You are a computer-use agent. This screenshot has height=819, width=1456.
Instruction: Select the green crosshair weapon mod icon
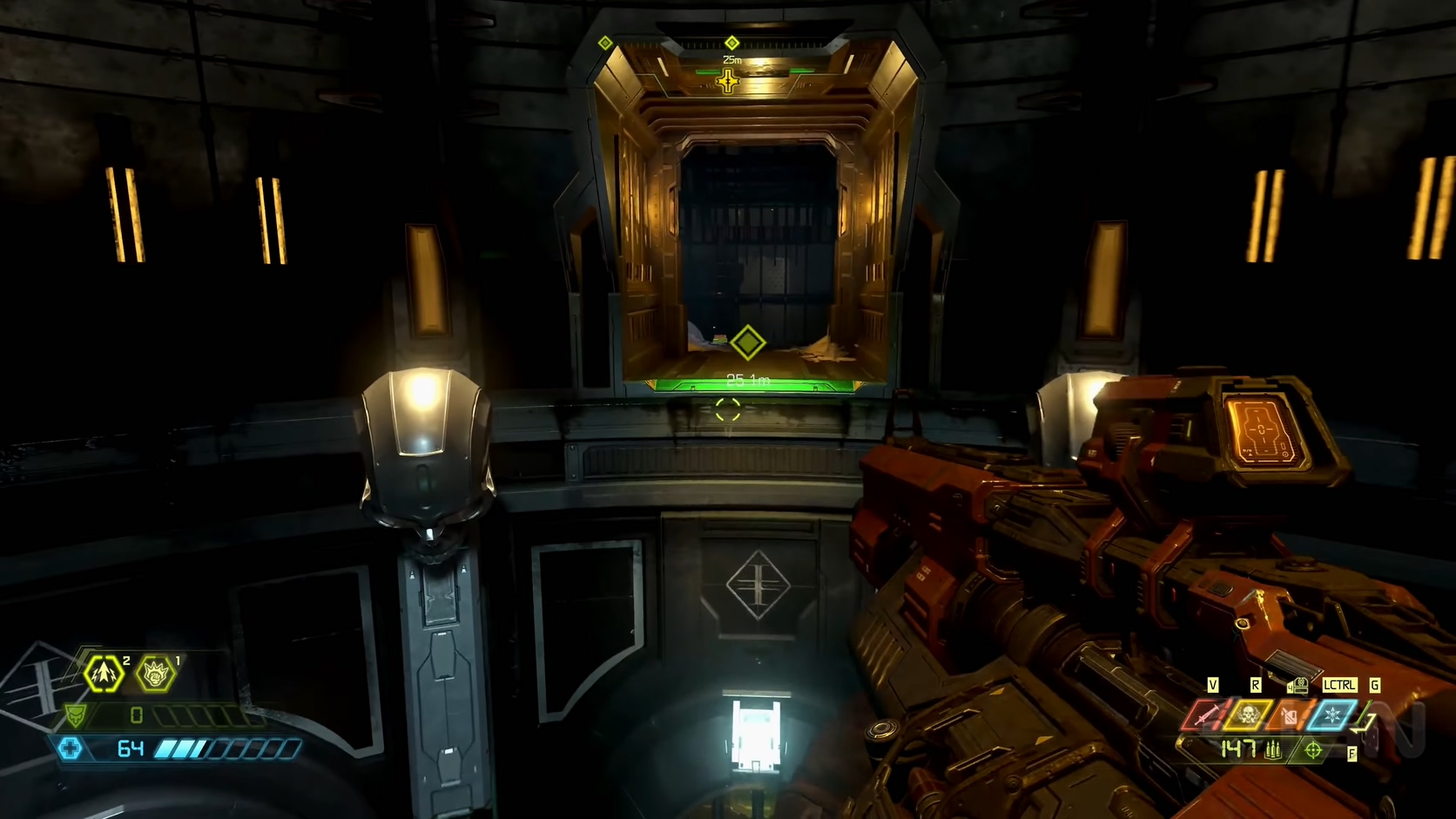click(x=1313, y=749)
